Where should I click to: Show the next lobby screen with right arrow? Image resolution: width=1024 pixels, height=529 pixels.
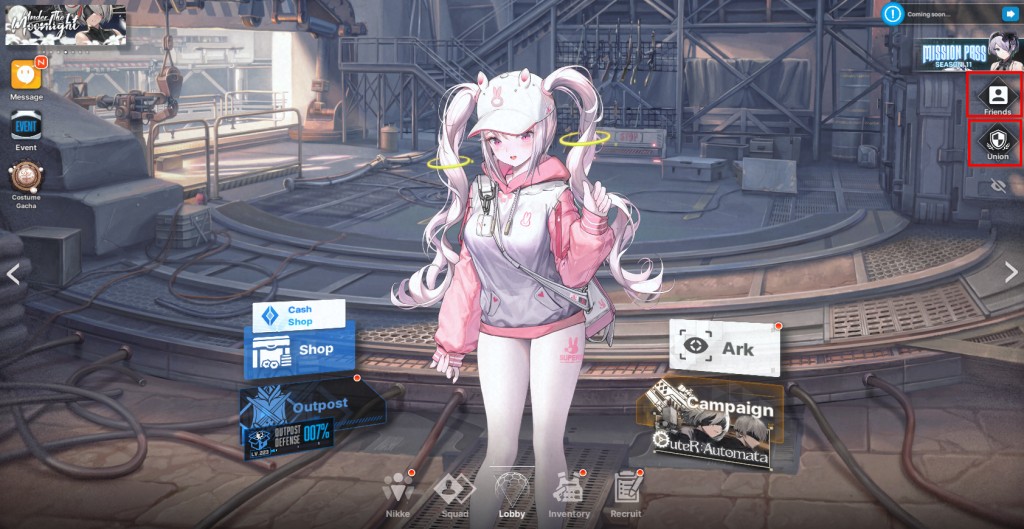1011,273
